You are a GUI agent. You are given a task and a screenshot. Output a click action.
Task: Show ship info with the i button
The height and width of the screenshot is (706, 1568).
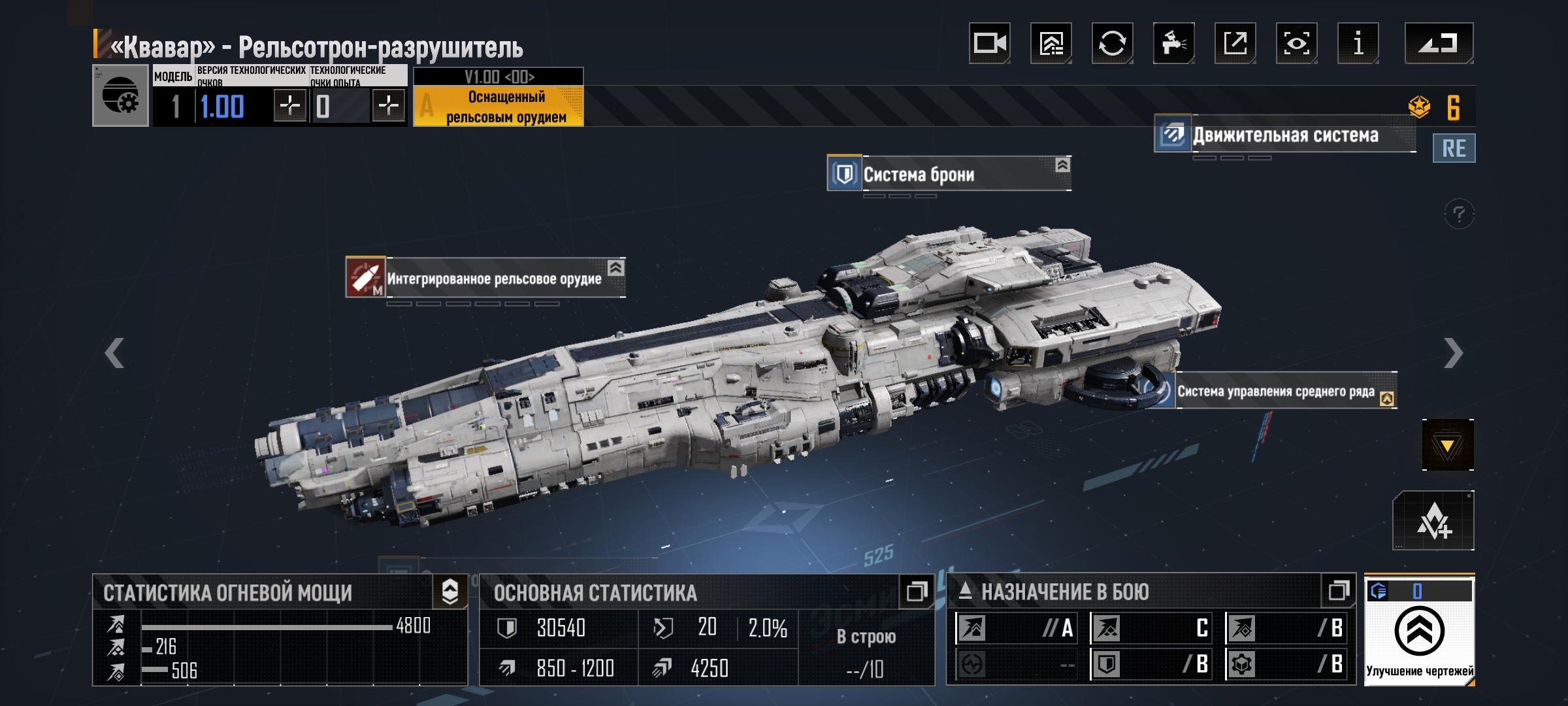1358,44
